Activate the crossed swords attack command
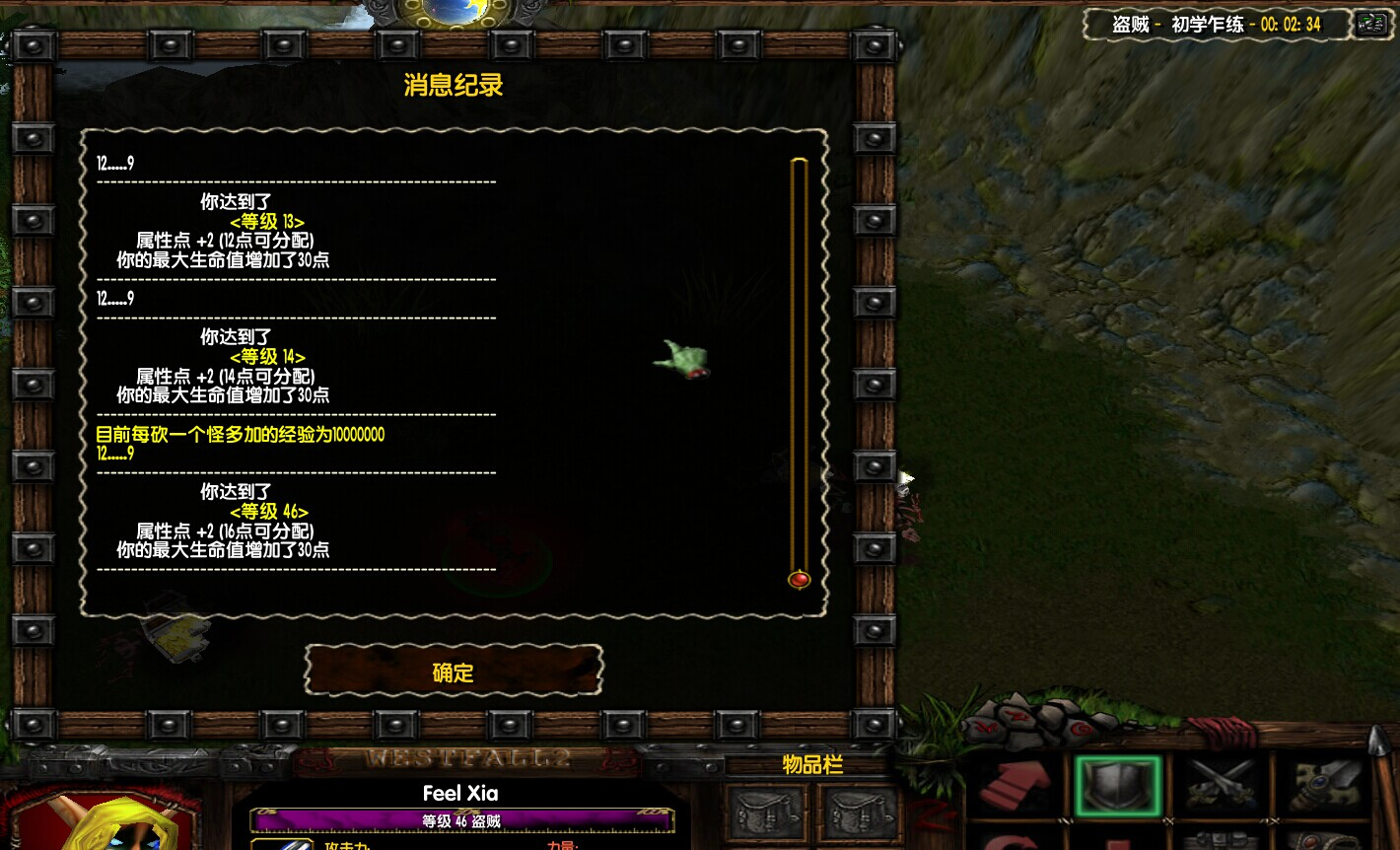1400x850 pixels. [1220, 786]
